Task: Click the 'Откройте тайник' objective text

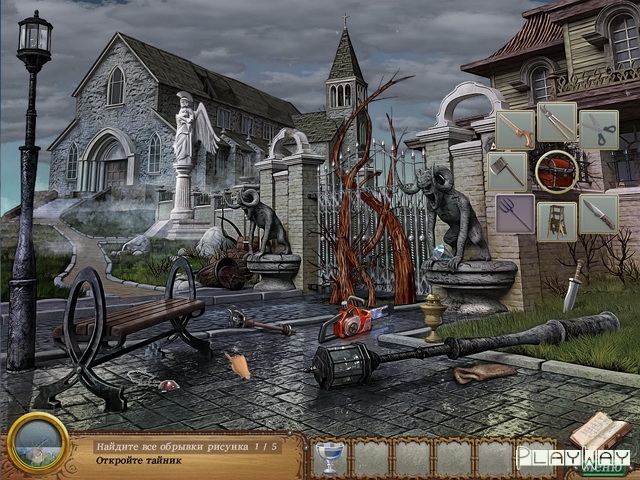Action: click(141, 462)
